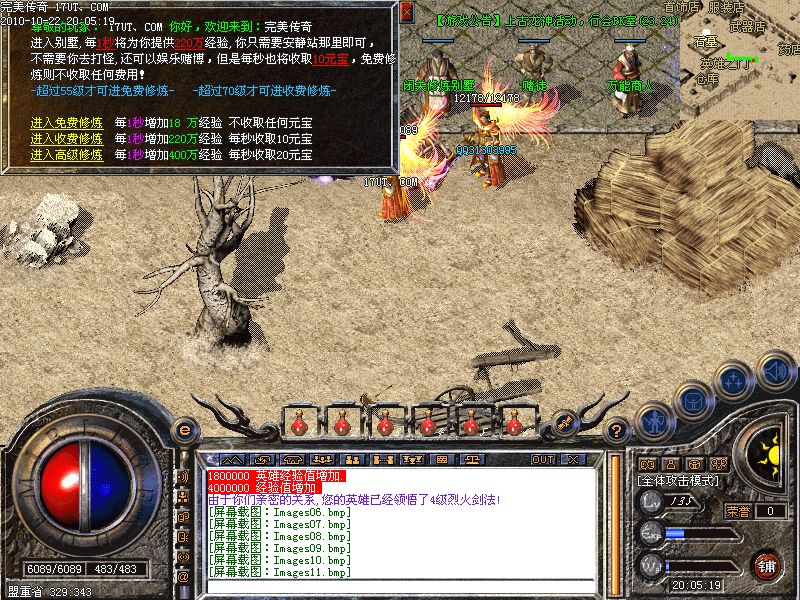
Task: Click the round 'e' button above the orb
Action: pos(183,431)
